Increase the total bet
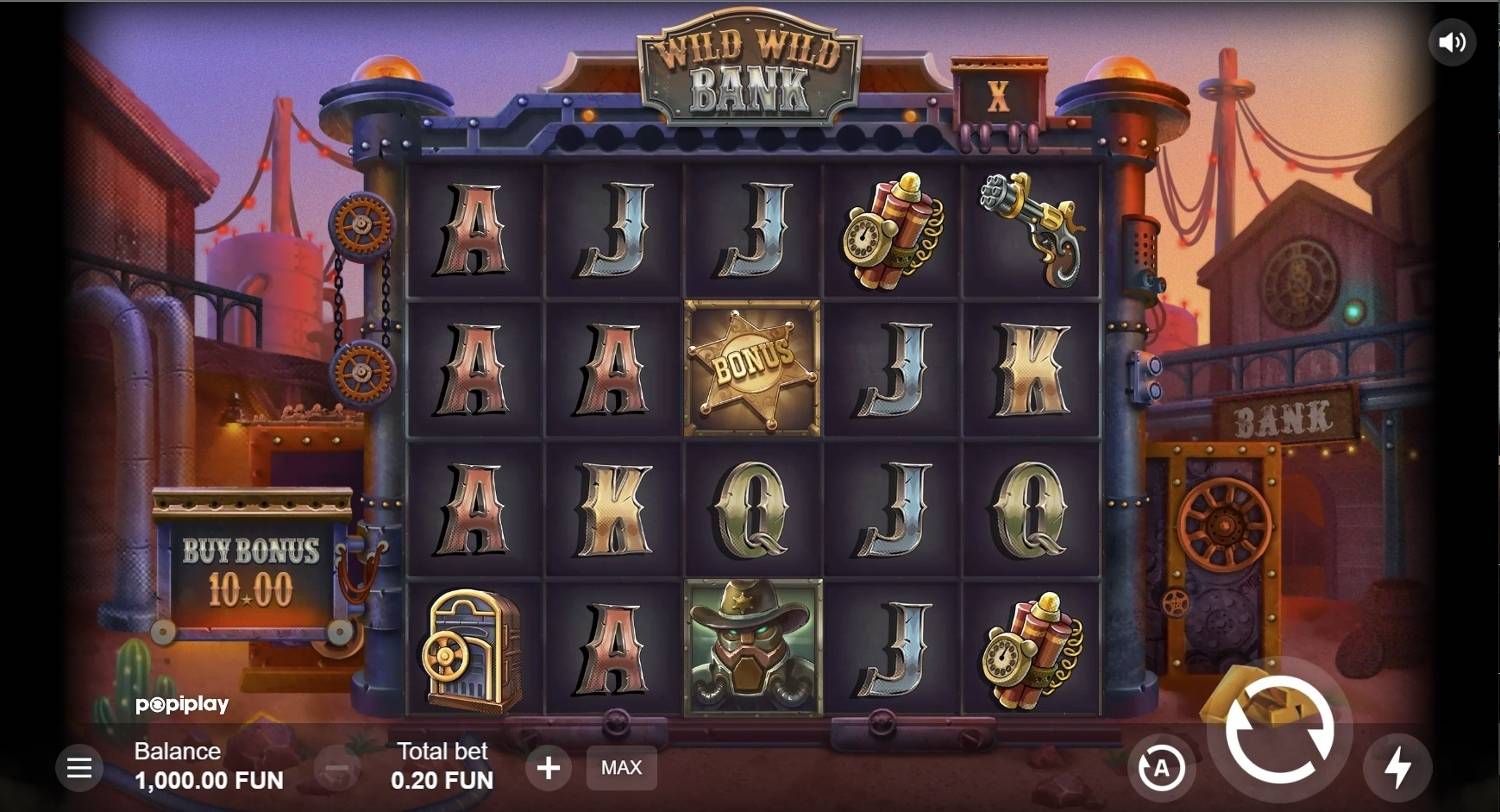Image resolution: width=1500 pixels, height=812 pixels. [x=548, y=768]
